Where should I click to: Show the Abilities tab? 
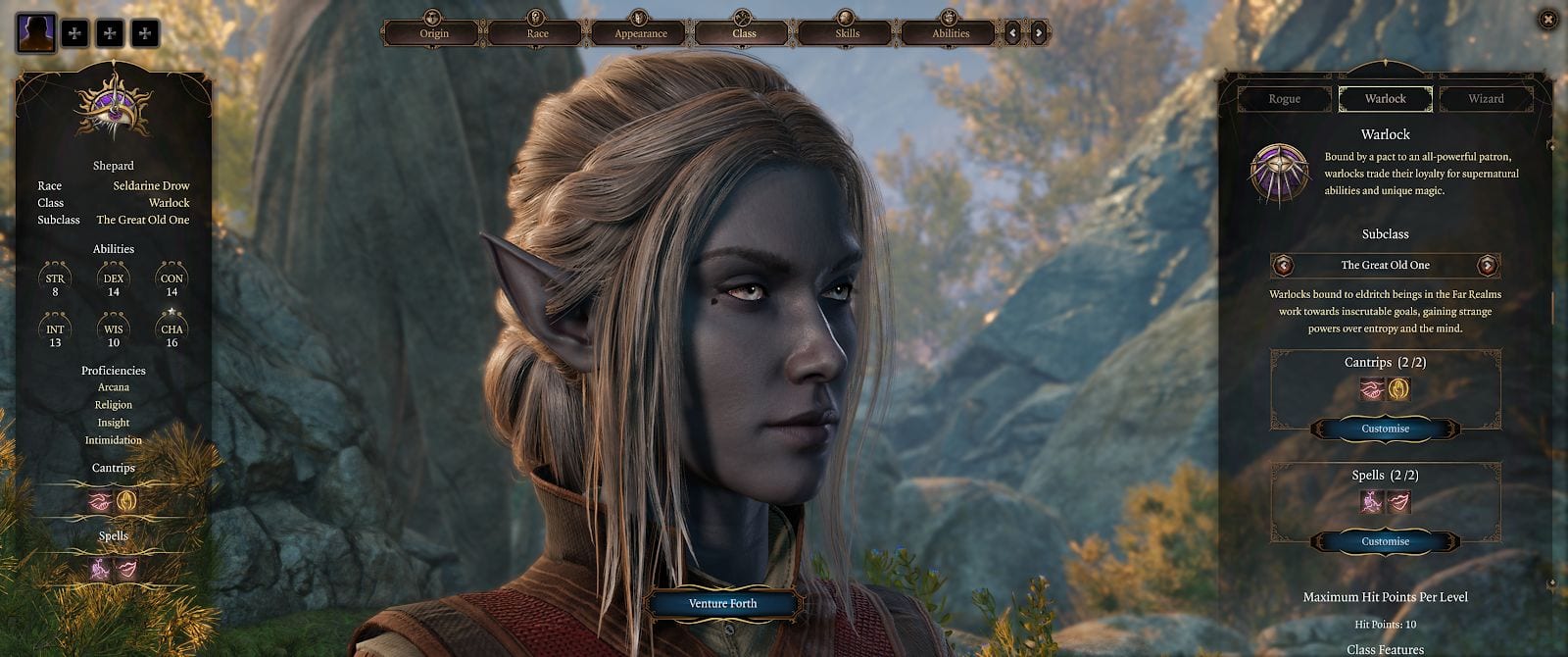(950, 33)
